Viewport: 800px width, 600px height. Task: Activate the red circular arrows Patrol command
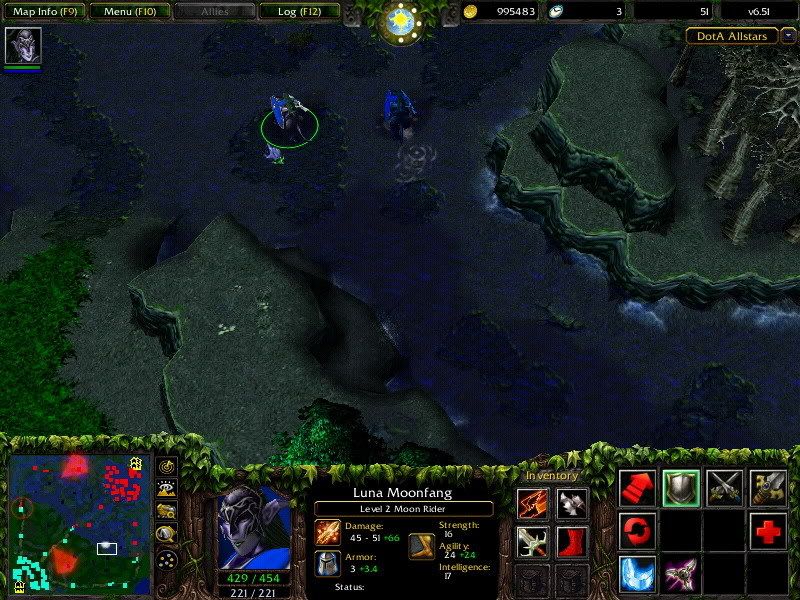click(x=637, y=531)
